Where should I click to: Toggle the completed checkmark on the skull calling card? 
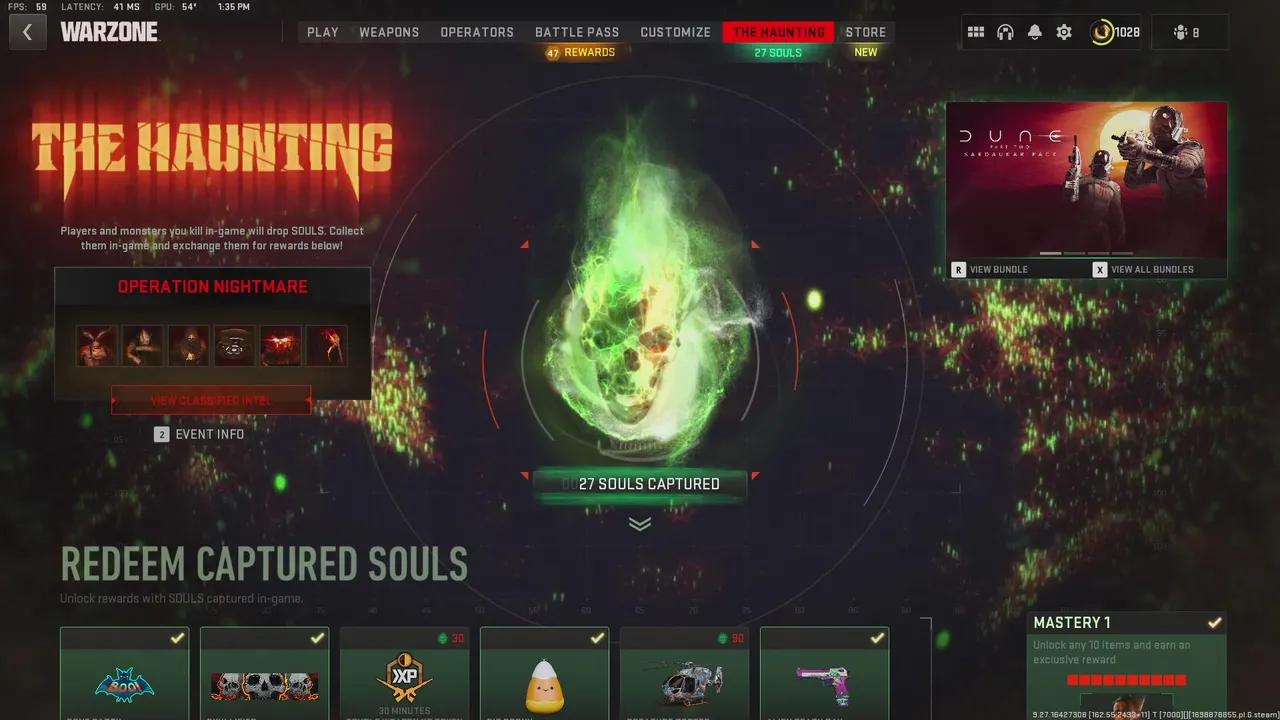click(x=317, y=637)
